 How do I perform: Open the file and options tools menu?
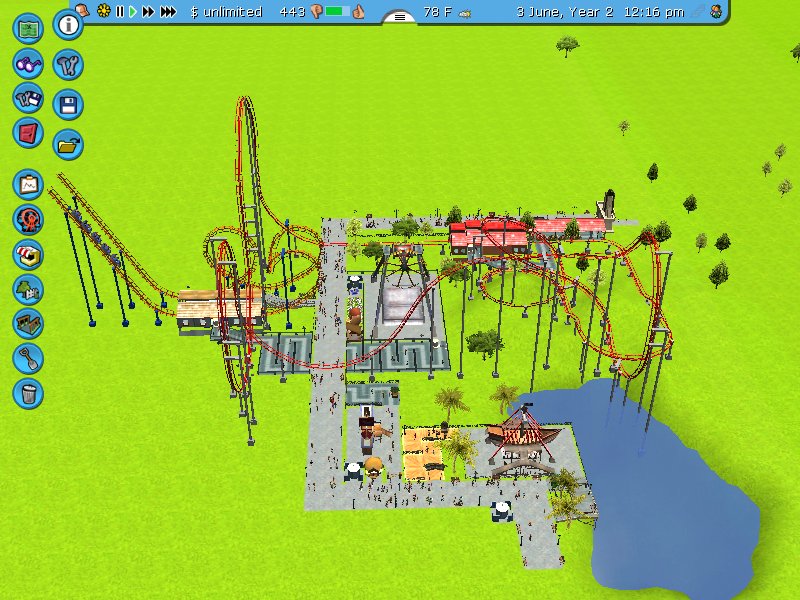click(x=28, y=98)
